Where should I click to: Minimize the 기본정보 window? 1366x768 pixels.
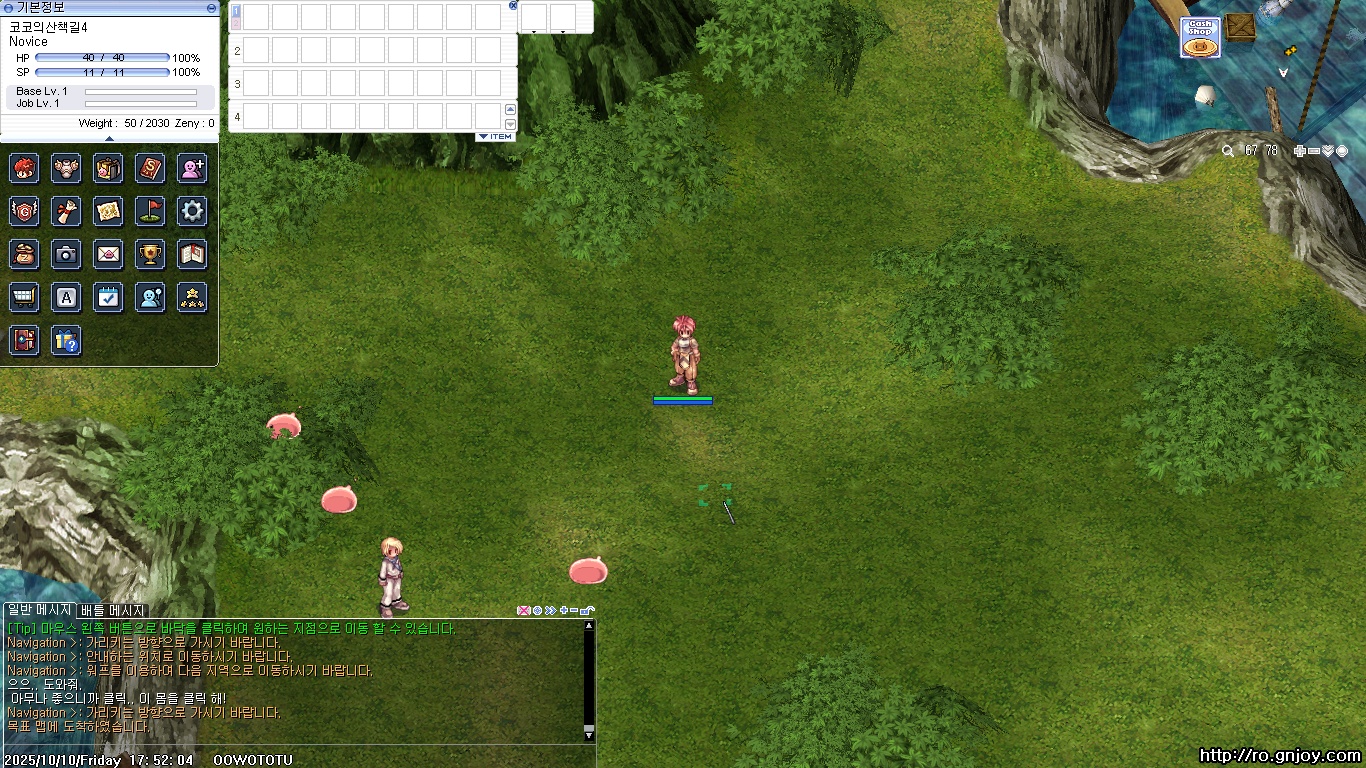[x=211, y=7]
